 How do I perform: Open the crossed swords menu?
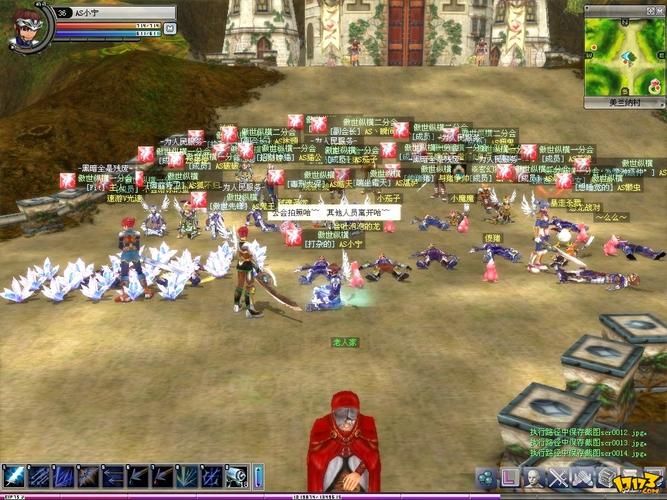point(557,477)
